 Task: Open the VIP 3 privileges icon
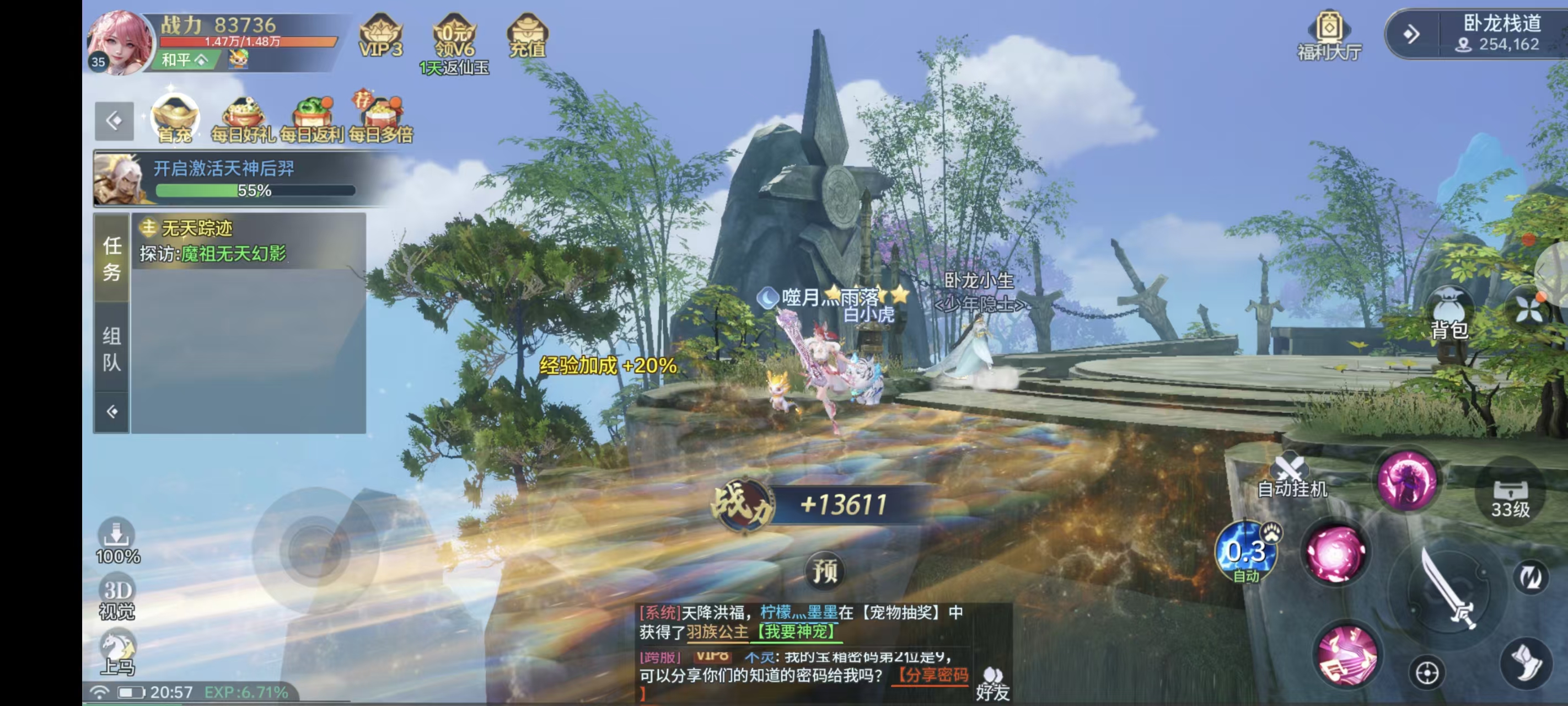pyautogui.click(x=381, y=36)
